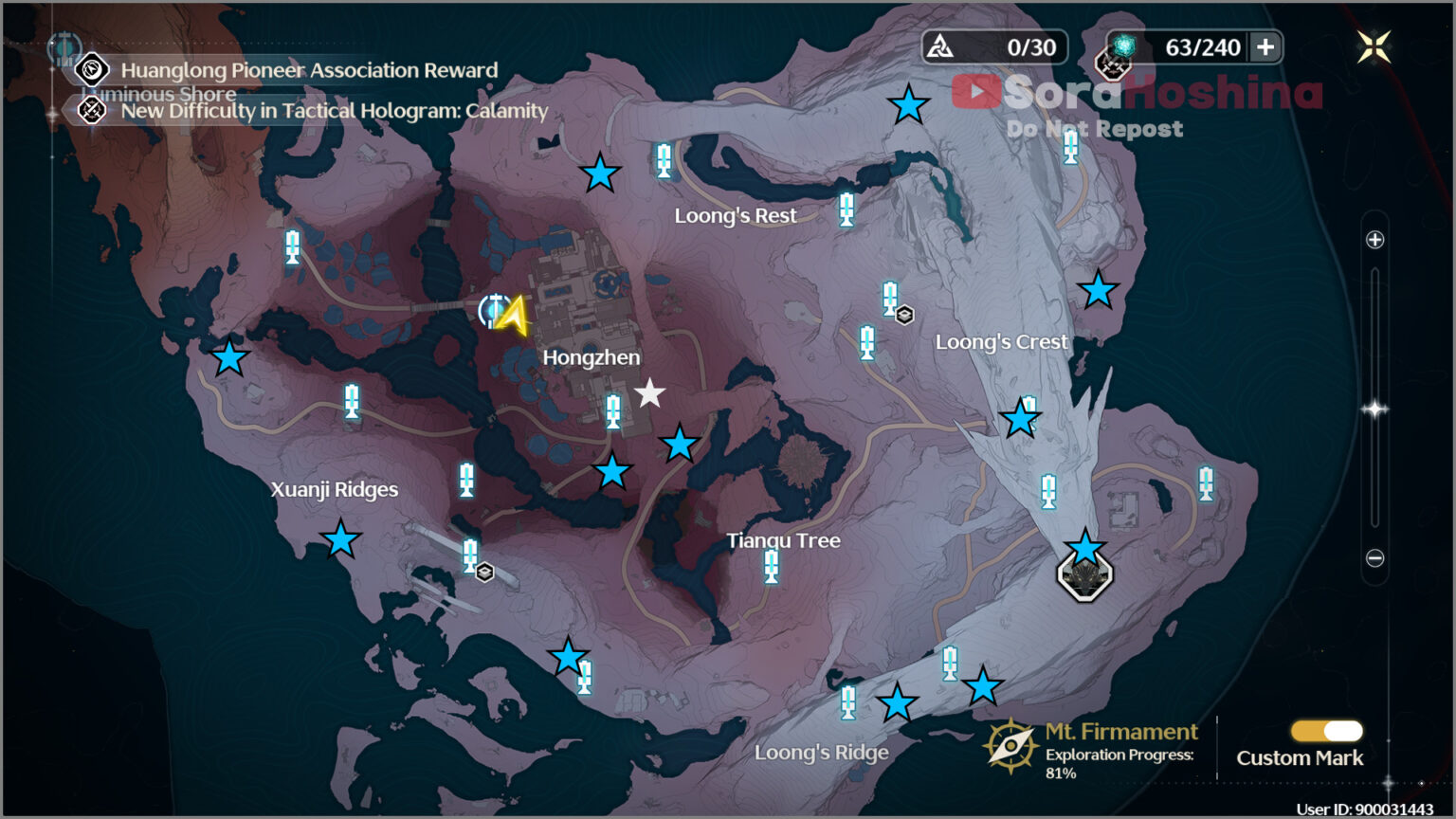Click the zoom level slider on the right
The height and width of the screenshot is (819, 1456).
coord(1375,408)
